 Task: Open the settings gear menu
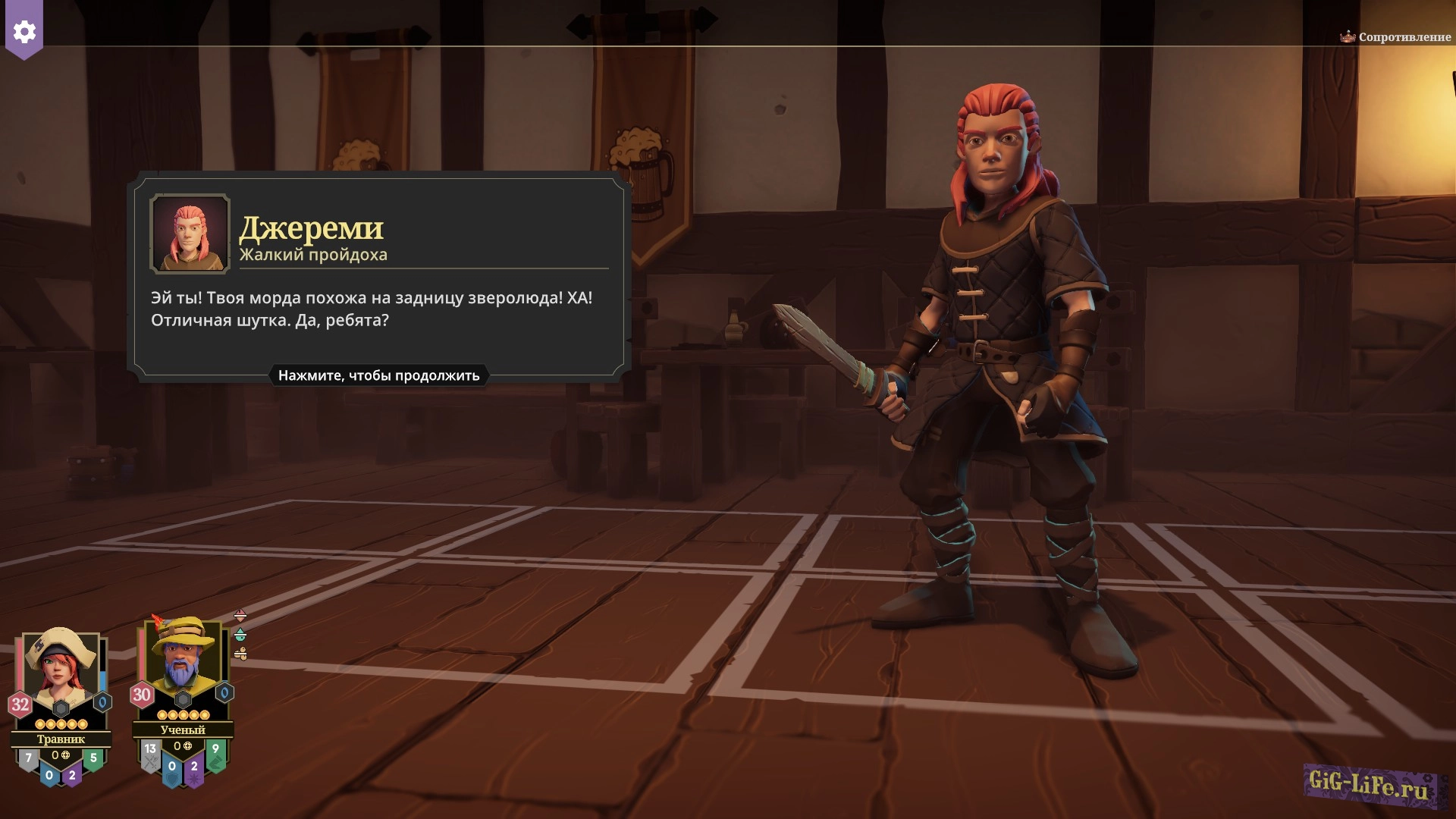pos(24,32)
